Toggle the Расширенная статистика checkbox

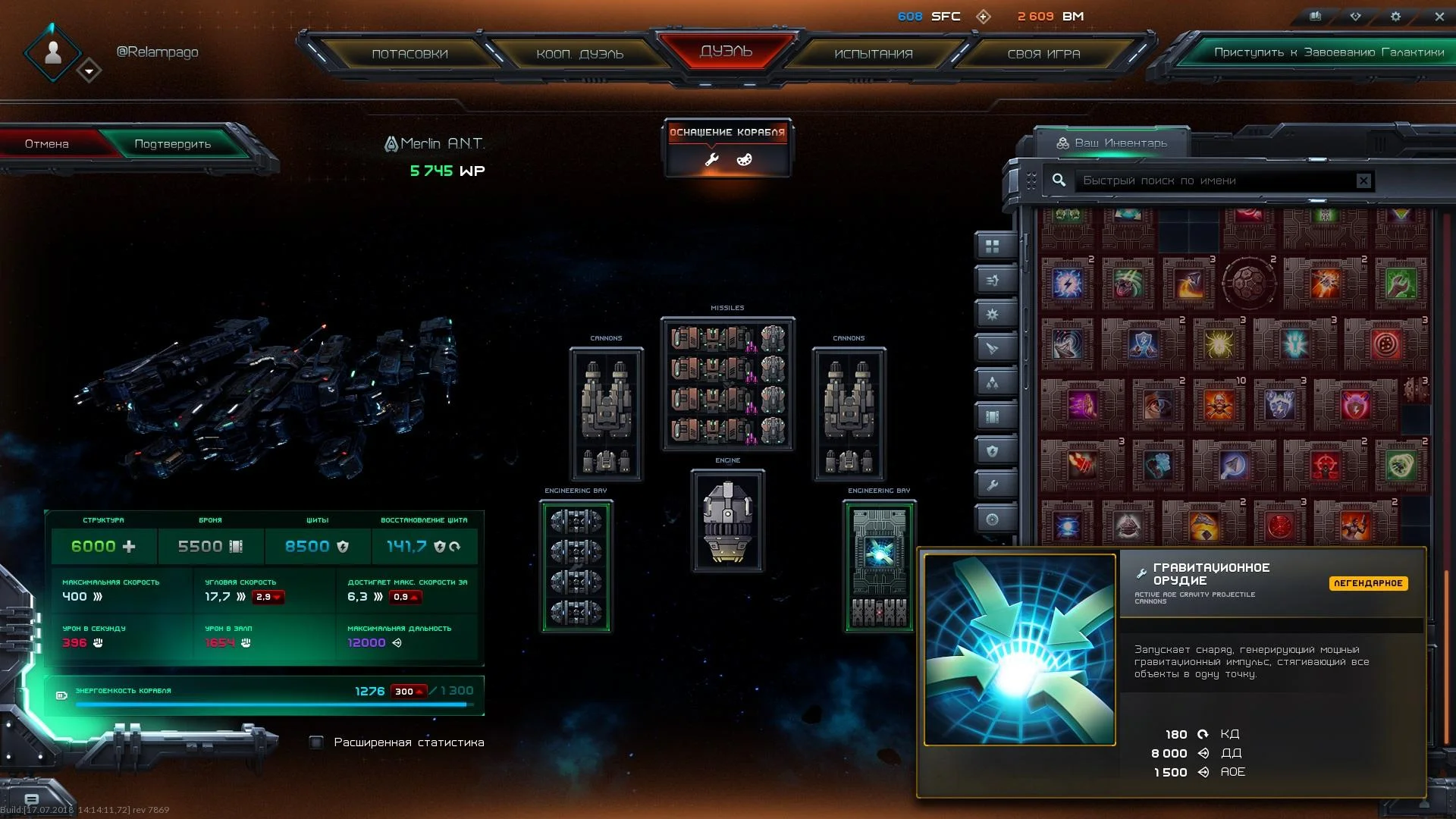tap(317, 742)
